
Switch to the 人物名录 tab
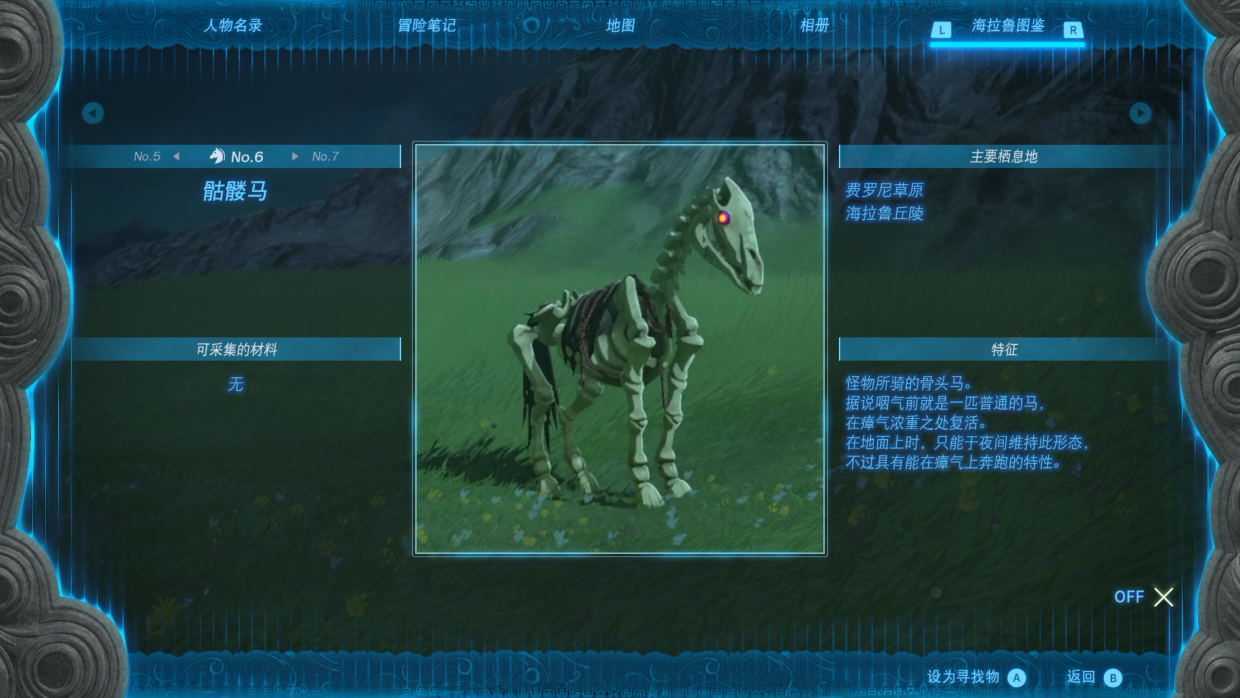[x=232, y=26]
